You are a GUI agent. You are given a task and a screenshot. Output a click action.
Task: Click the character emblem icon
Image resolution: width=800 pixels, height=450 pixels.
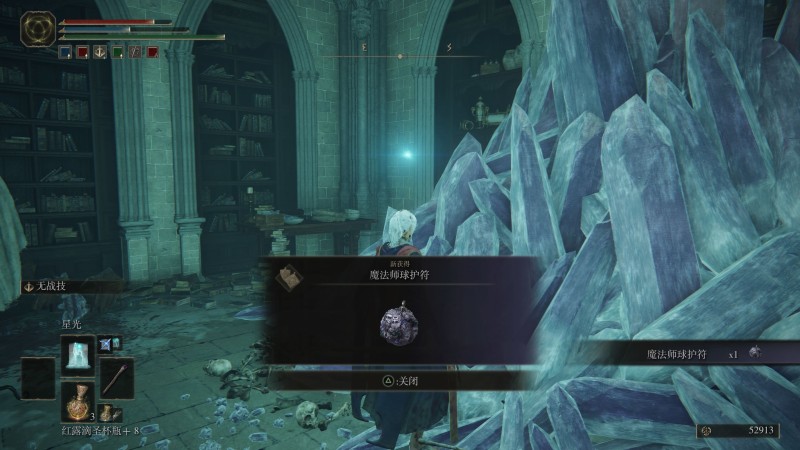[39, 28]
